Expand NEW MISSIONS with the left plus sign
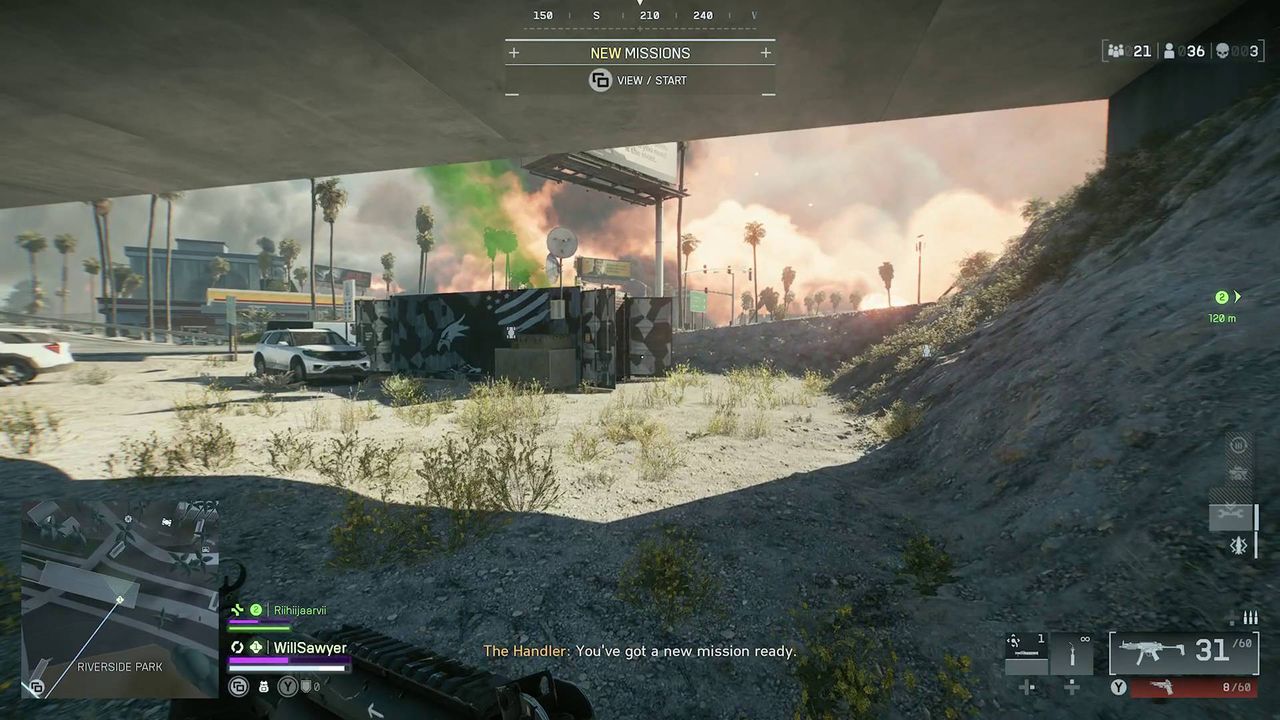The height and width of the screenshot is (720, 1280). pyautogui.click(x=513, y=52)
